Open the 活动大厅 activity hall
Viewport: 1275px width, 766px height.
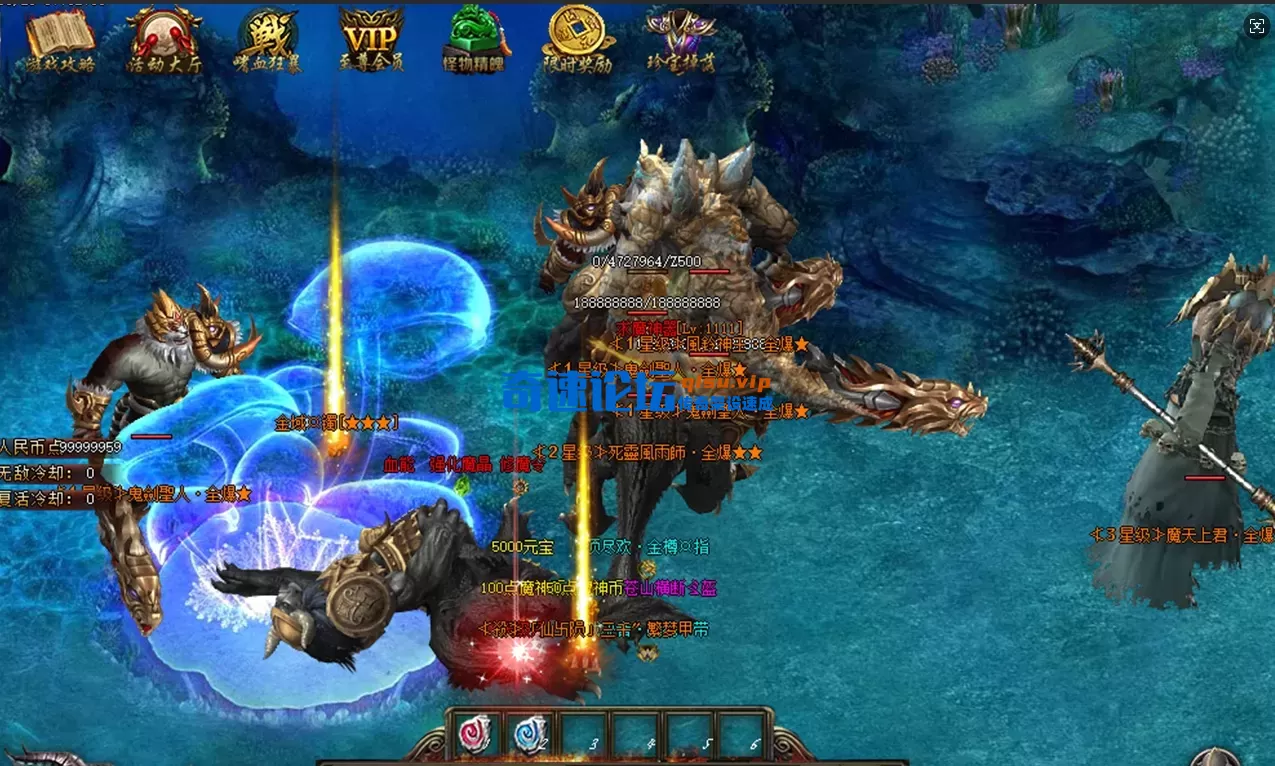click(164, 39)
